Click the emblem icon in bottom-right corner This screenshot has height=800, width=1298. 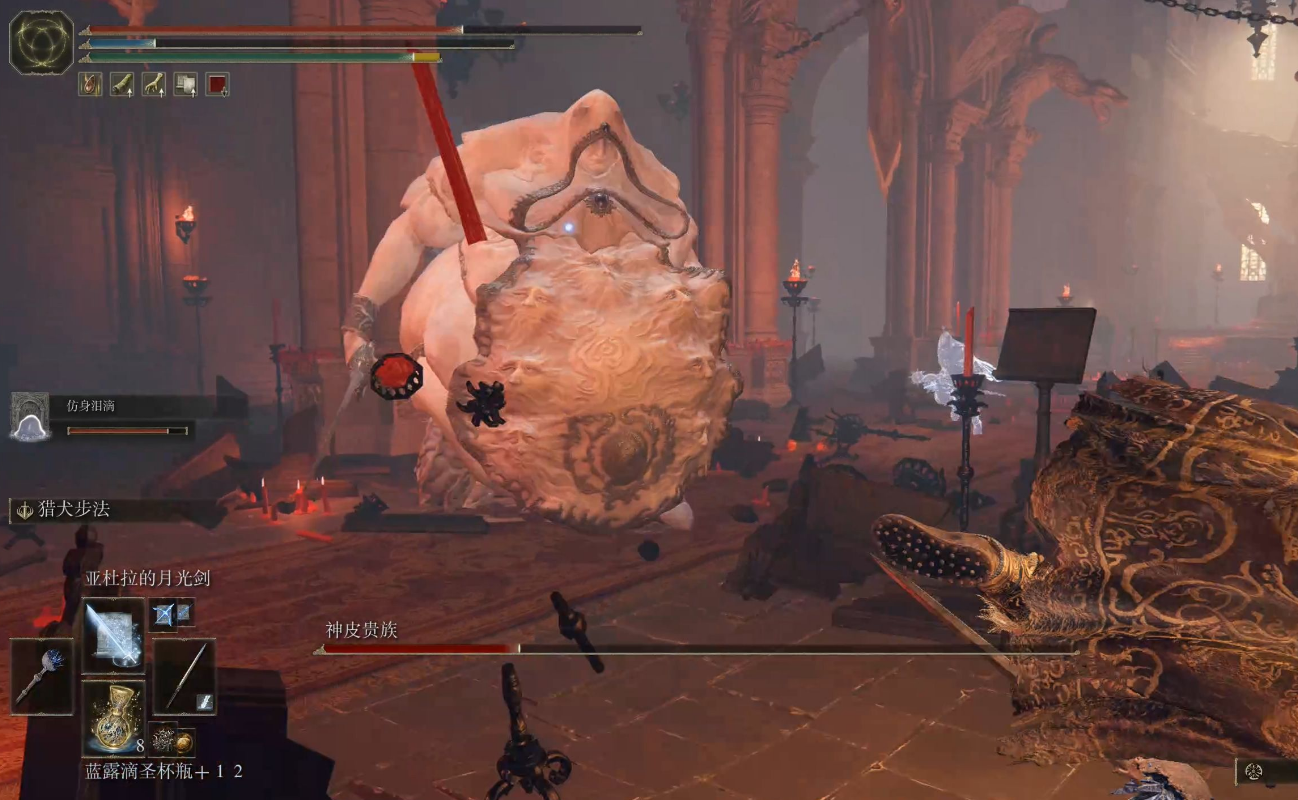click(x=1256, y=771)
